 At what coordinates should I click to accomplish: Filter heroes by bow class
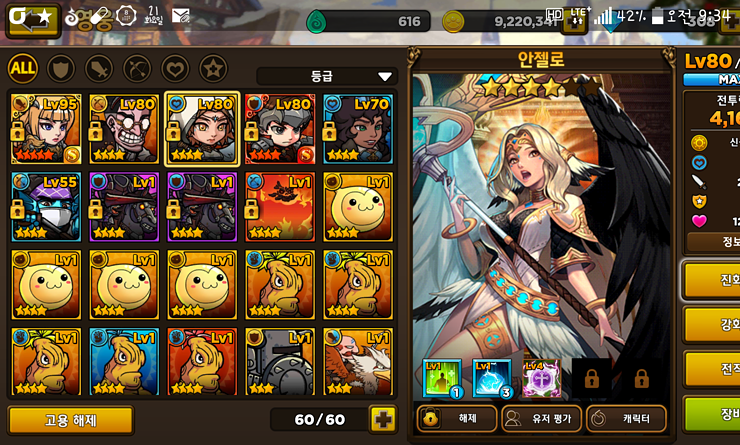coord(138,68)
